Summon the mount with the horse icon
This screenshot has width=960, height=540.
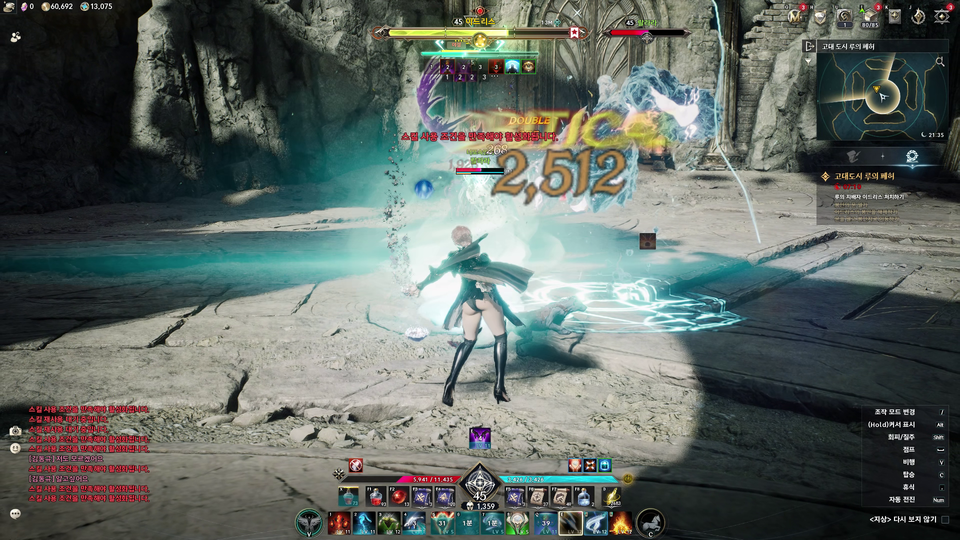(x=650, y=522)
